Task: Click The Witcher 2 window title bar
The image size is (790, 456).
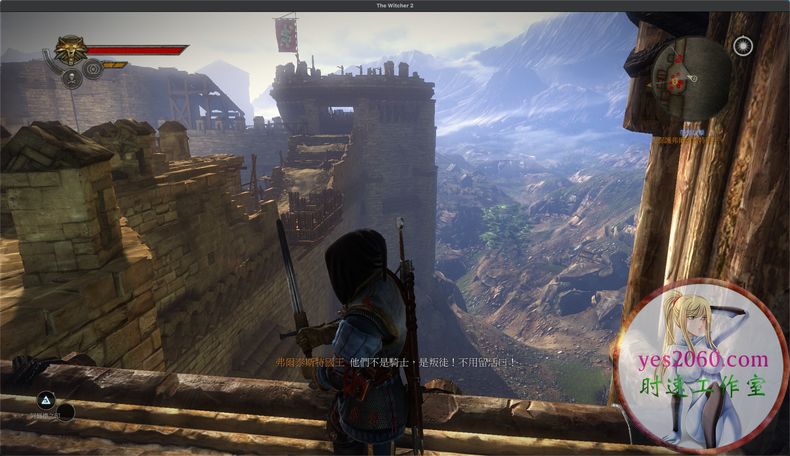Action: coord(395,6)
